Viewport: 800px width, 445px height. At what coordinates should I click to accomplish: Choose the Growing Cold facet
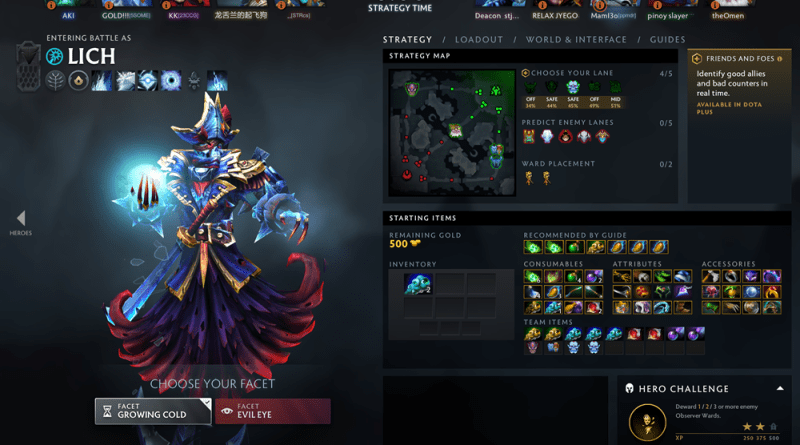[x=153, y=411]
